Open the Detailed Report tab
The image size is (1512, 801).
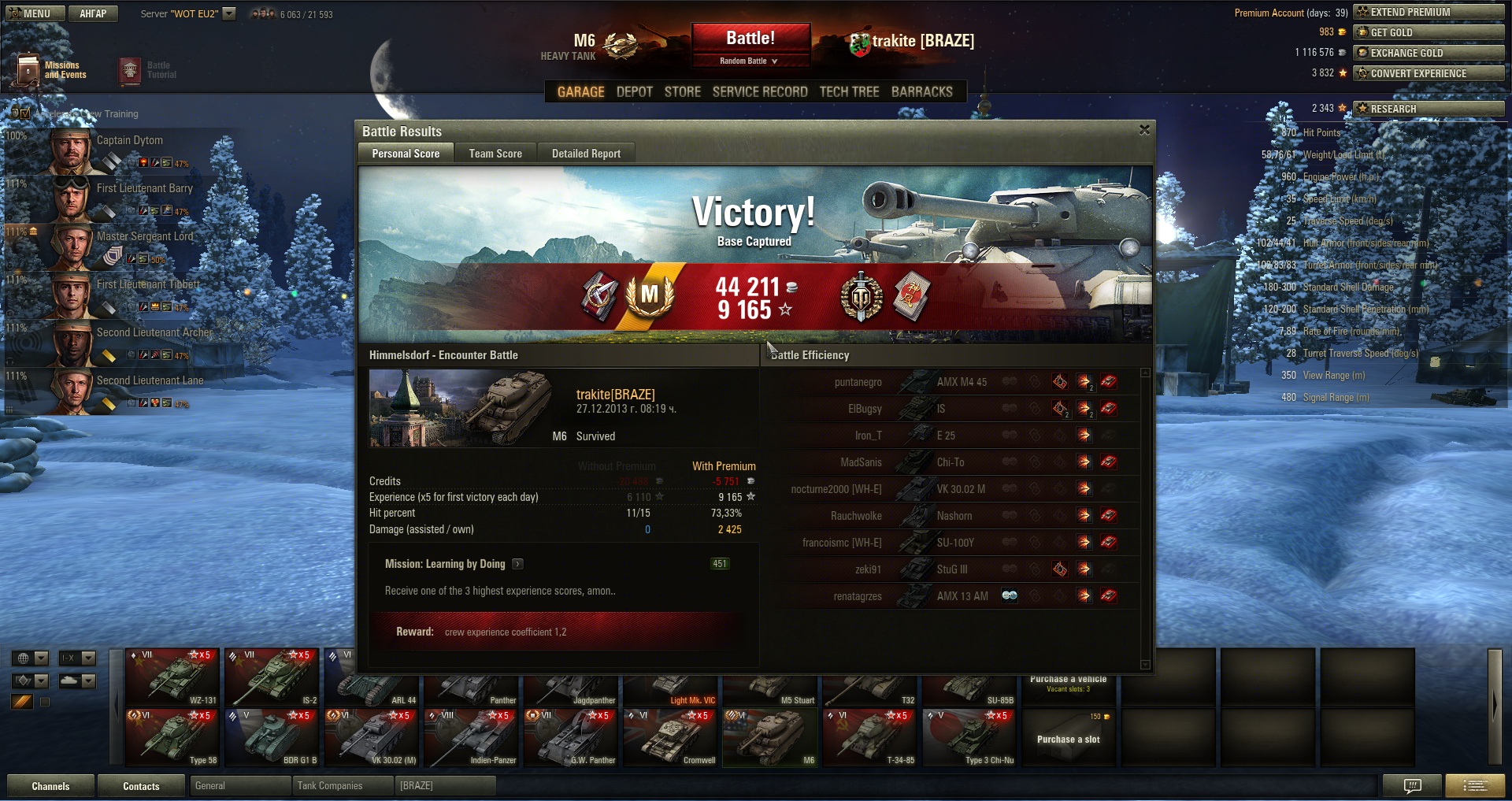(x=586, y=154)
